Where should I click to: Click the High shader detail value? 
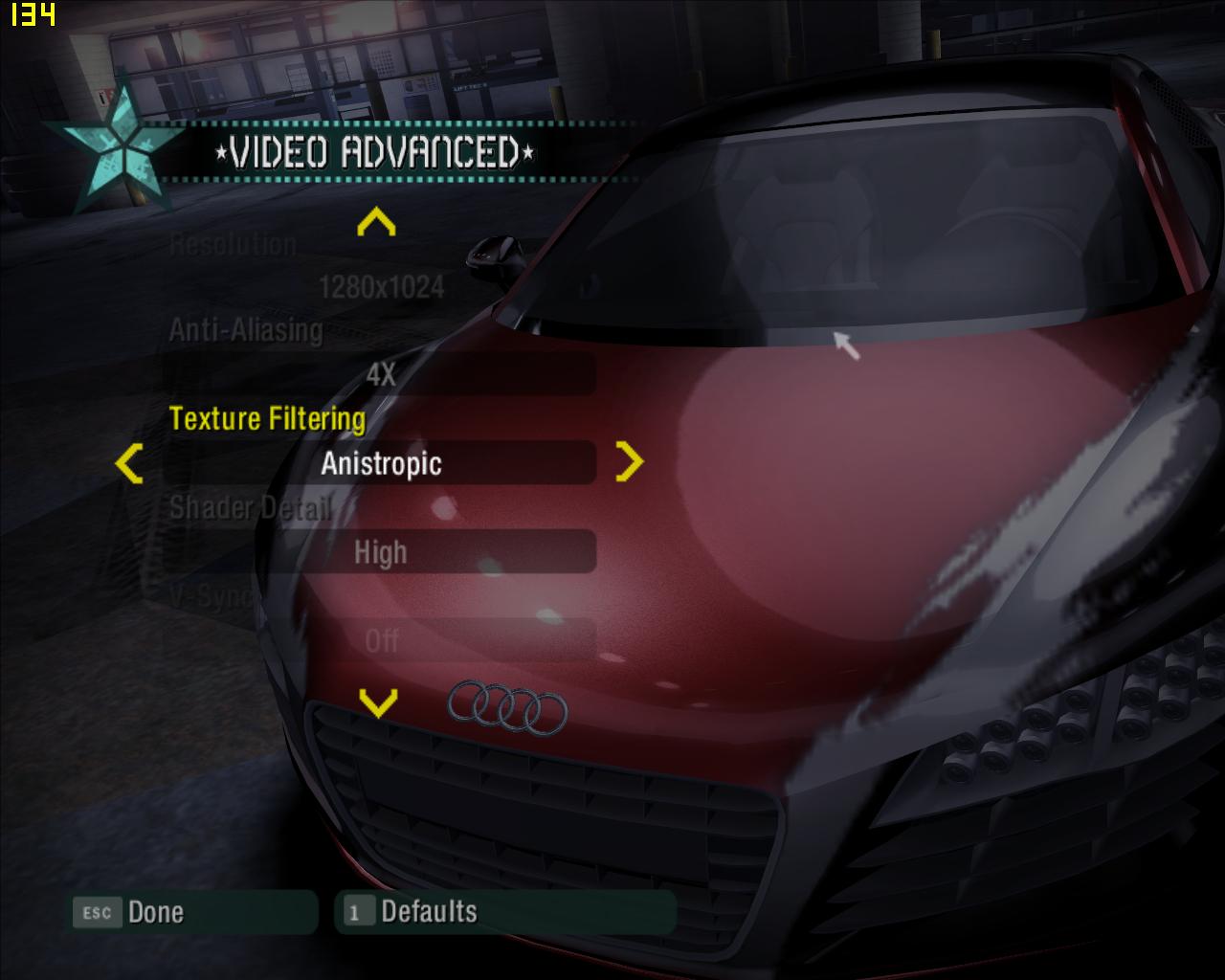pyautogui.click(x=381, y=552)
